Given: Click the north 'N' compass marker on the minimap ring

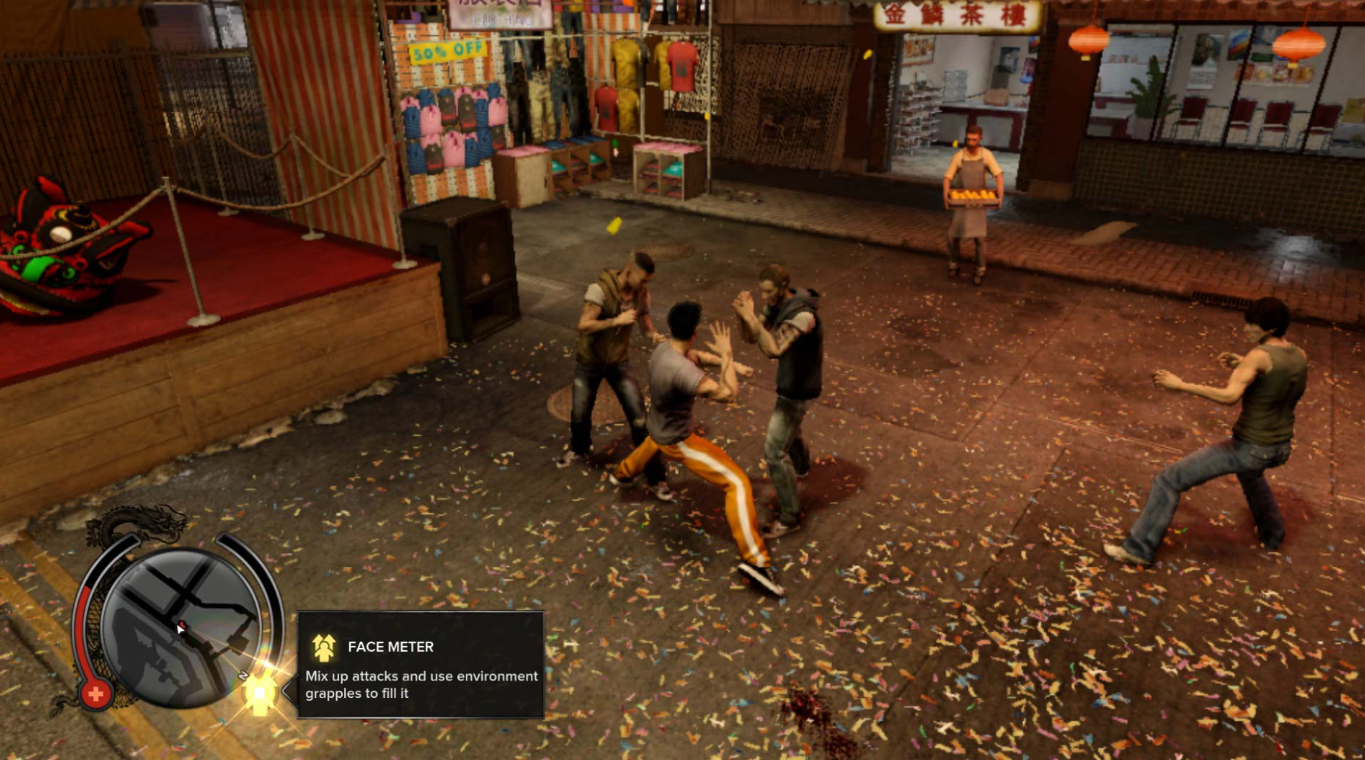Looking at the screenshot, I should coord(243,675).
